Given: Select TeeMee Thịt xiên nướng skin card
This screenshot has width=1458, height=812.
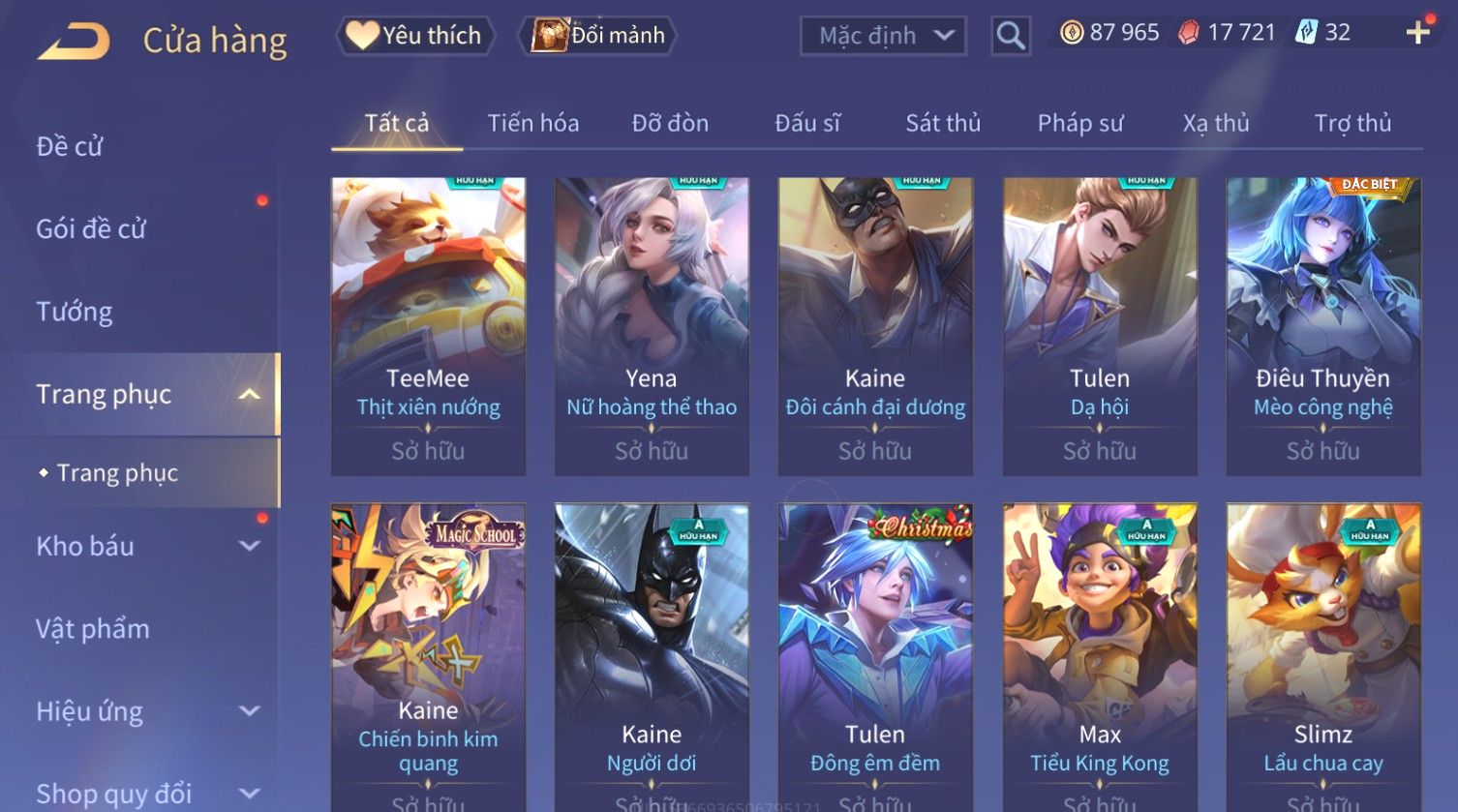Looking at the screenshot, I should click(x=428, y=325).
